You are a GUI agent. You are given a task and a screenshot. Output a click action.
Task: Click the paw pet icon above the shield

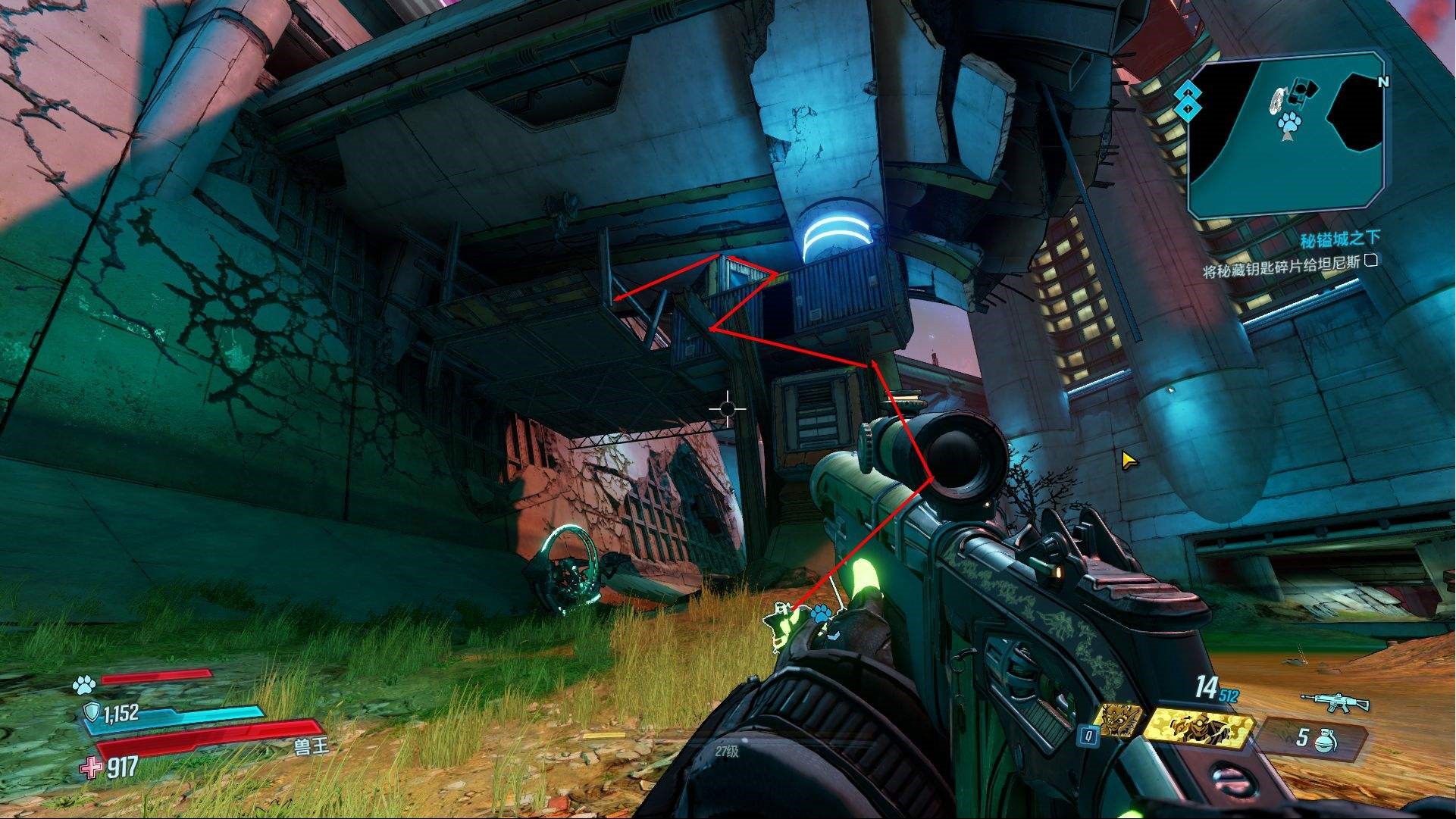tap(83, 686)
